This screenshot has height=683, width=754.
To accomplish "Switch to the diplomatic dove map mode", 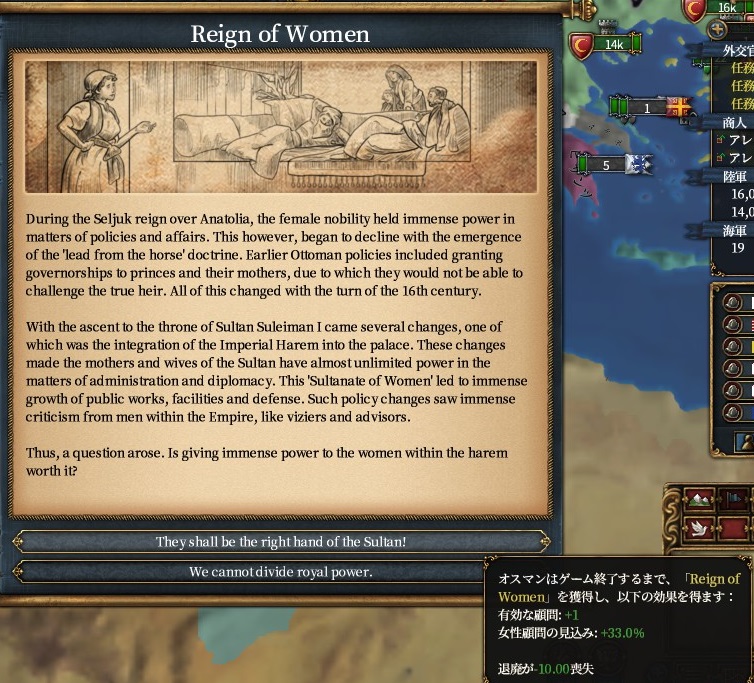I will click(x=699, y=527).
